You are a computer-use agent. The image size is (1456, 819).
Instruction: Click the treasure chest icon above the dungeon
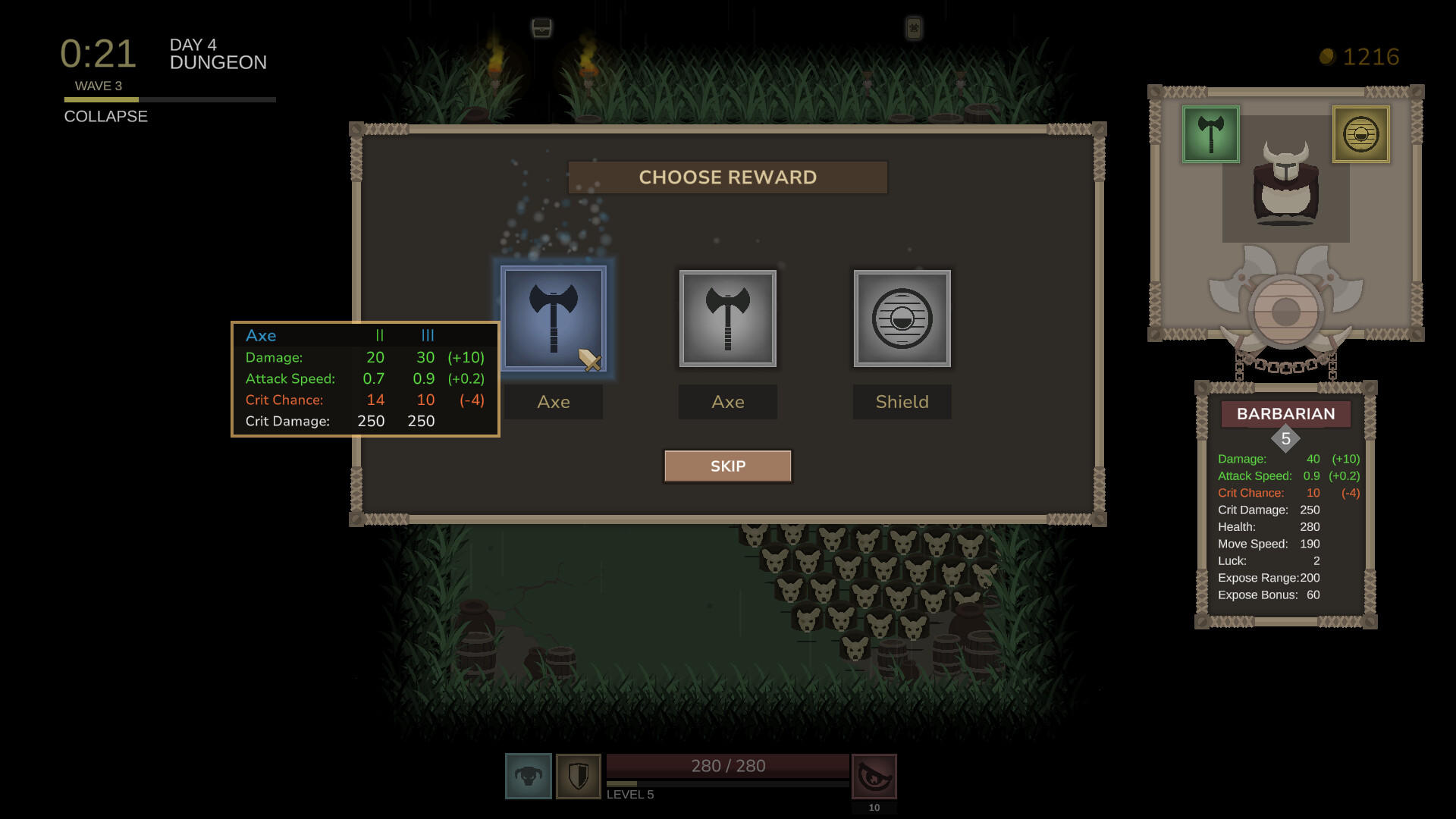point(543,26)
